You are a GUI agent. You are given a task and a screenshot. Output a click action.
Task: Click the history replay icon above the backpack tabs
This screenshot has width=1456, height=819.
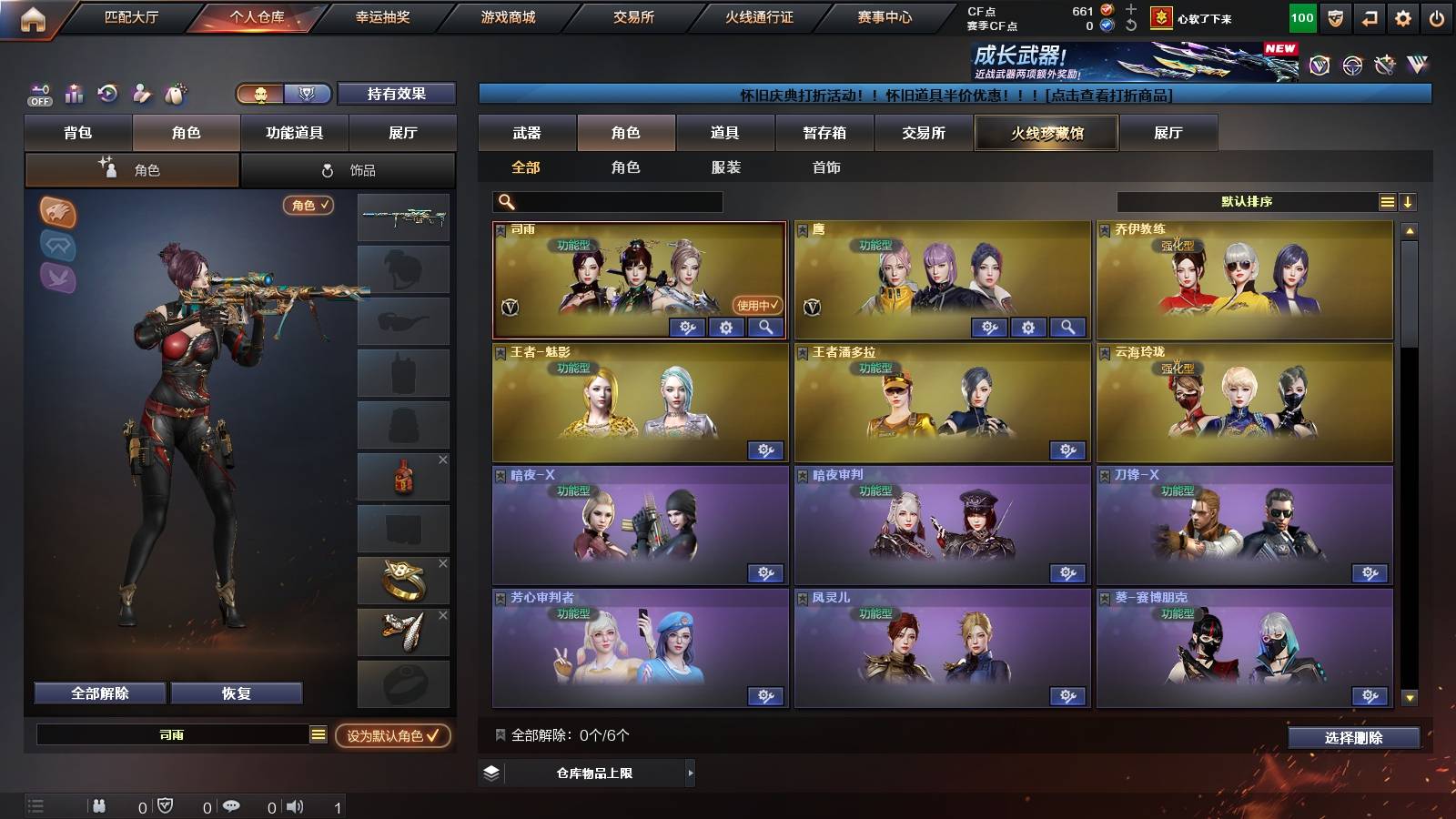[x=108, y=94]
